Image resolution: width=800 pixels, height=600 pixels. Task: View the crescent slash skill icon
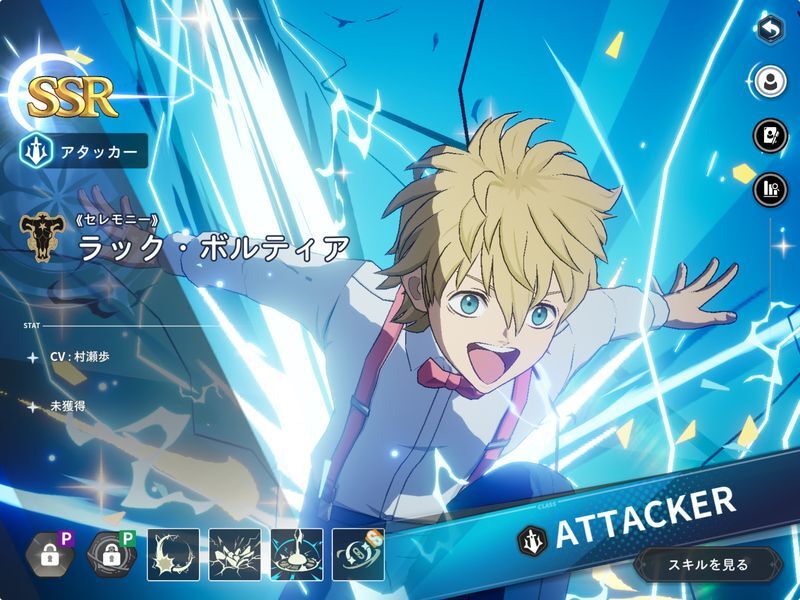coord(173,555)
